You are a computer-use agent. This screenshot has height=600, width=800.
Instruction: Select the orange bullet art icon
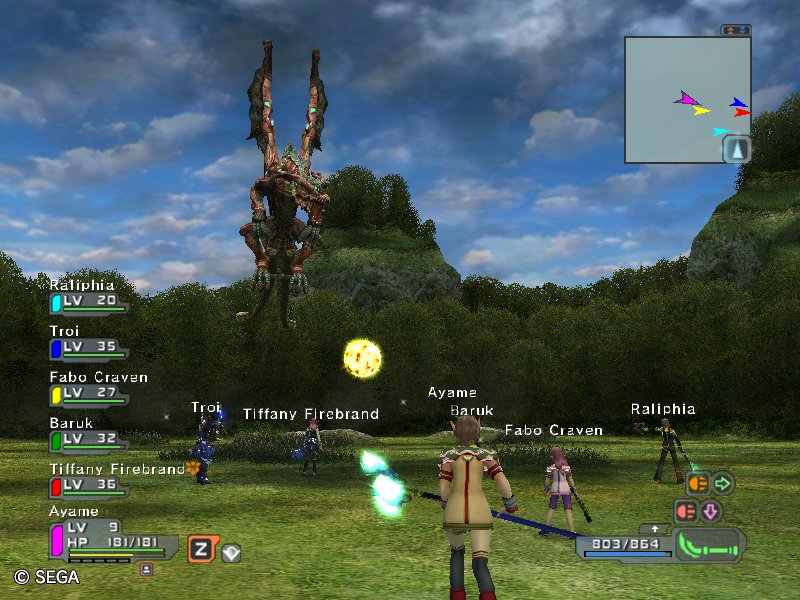[697, 484]
